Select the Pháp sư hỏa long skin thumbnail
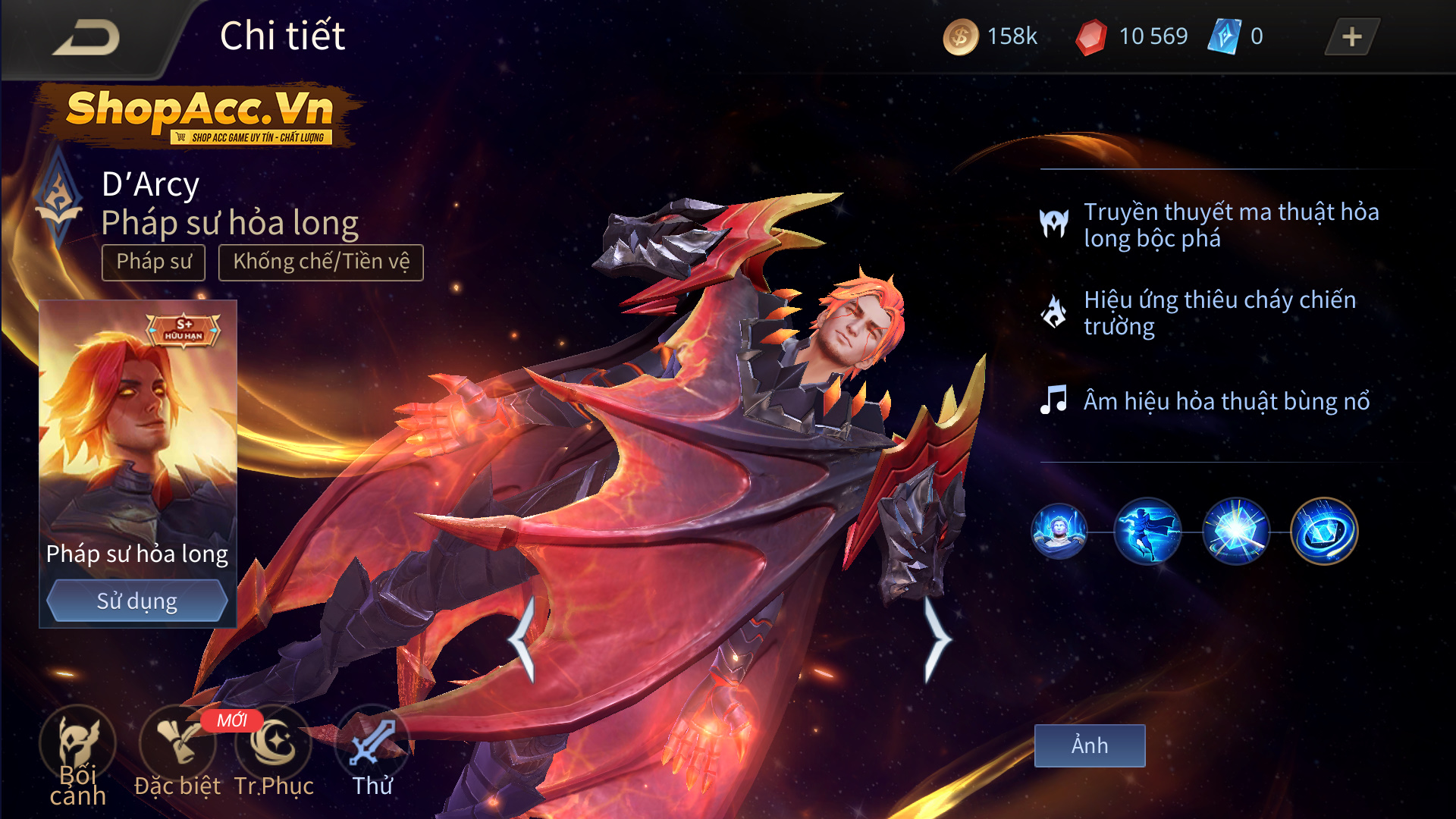Image resolution: width=1456 pixels, height=819 pixels. [x=137, y=432]
